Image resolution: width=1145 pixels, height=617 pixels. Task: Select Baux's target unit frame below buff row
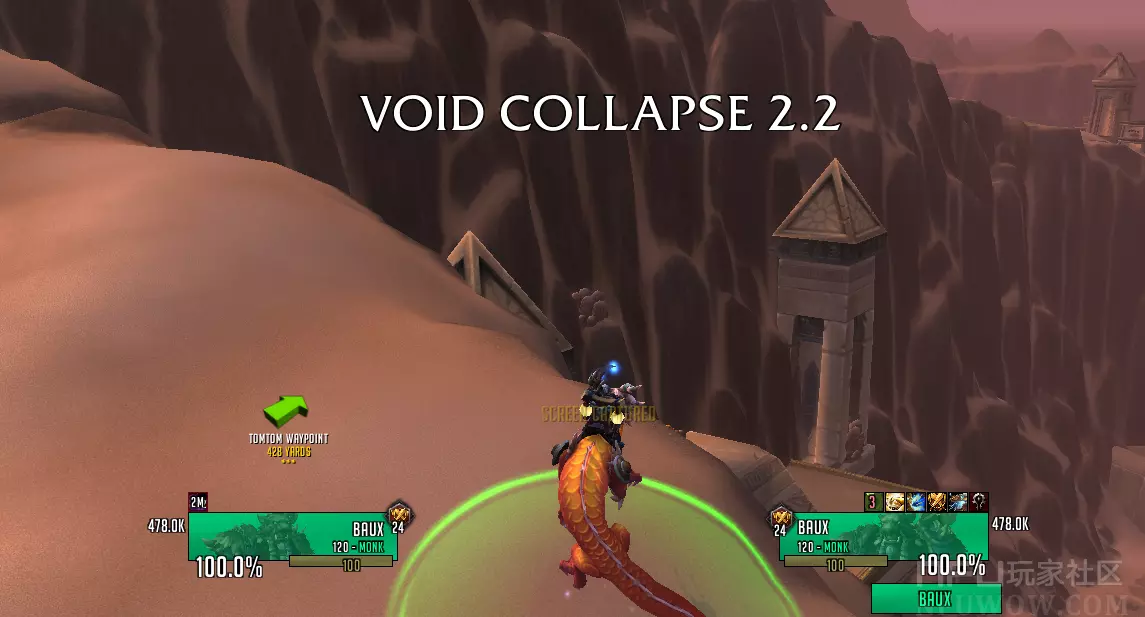click(x=883, y=535)
